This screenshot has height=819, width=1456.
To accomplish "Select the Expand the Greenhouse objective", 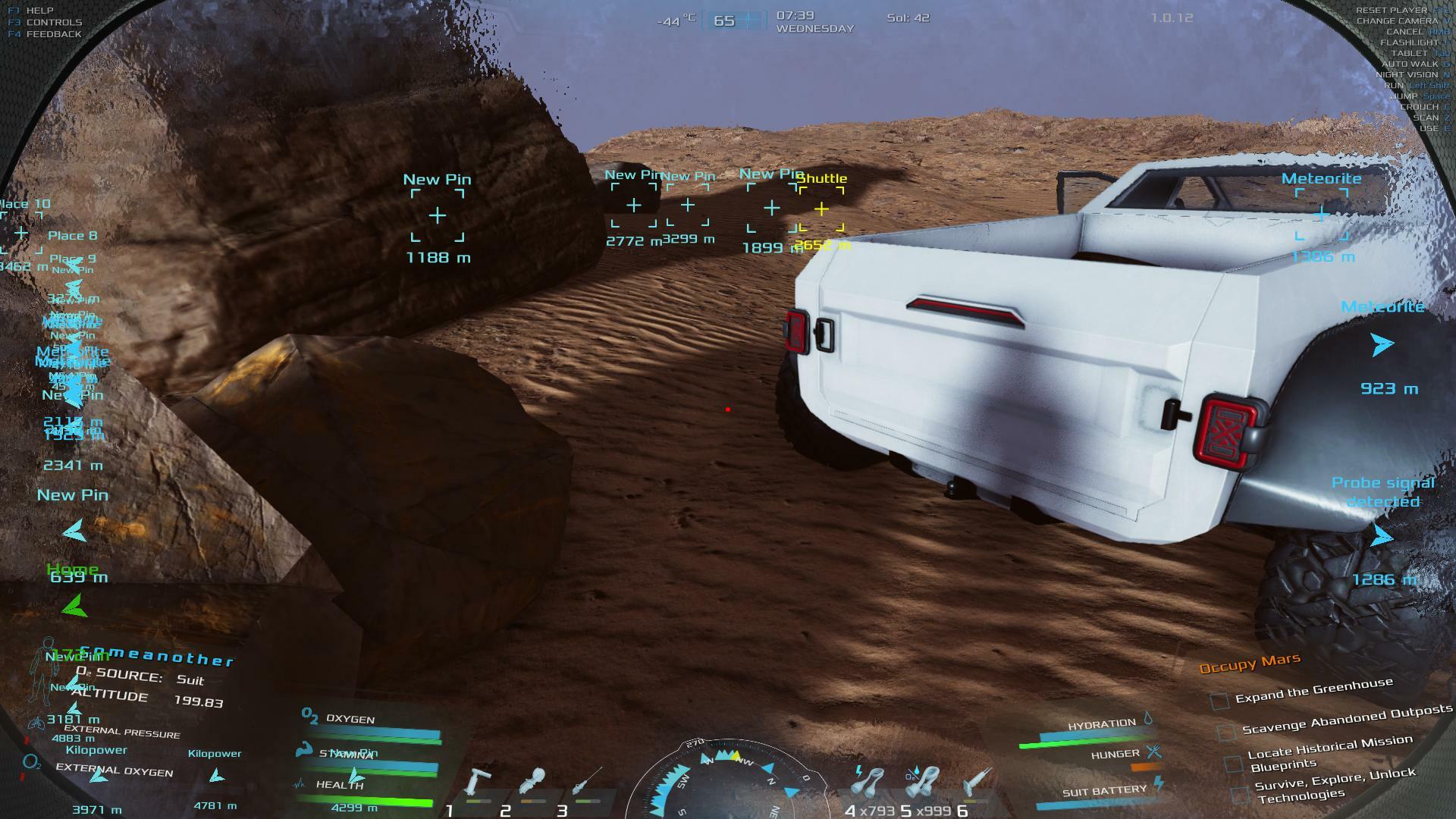I will point(1314,691).
